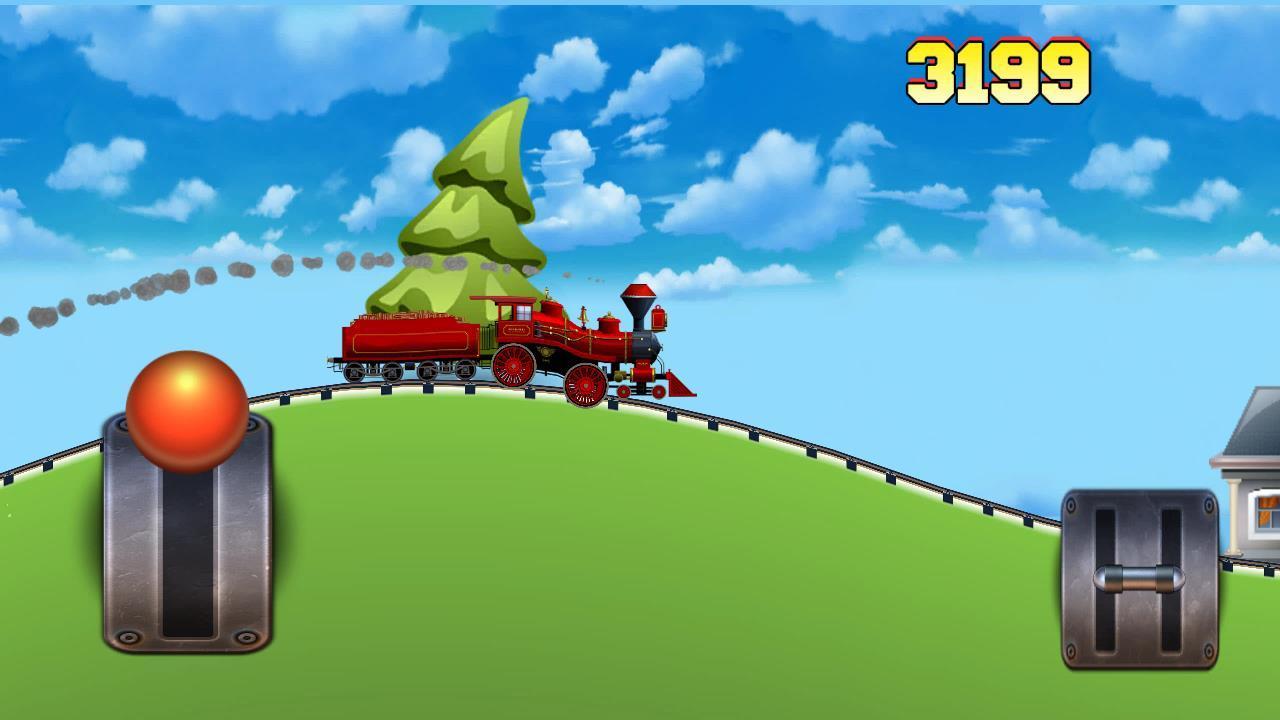The height and width of the screenshot is (720, 1280).
Task: Select the coal tender car behind engine
Action: [x=410, y=340]
